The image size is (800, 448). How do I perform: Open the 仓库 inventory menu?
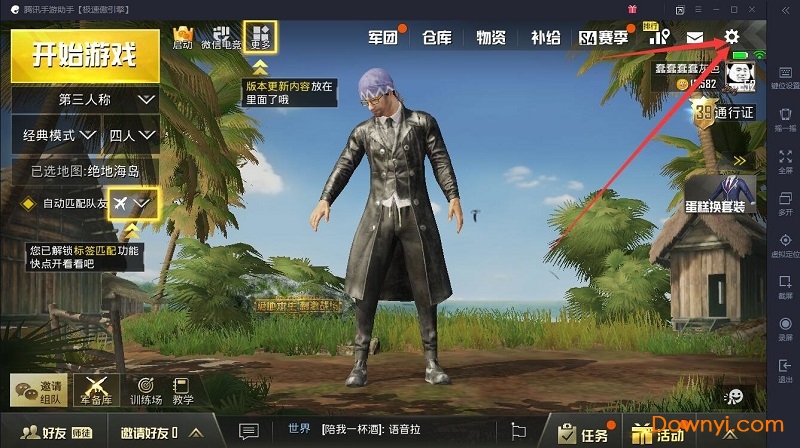(437, 38)
